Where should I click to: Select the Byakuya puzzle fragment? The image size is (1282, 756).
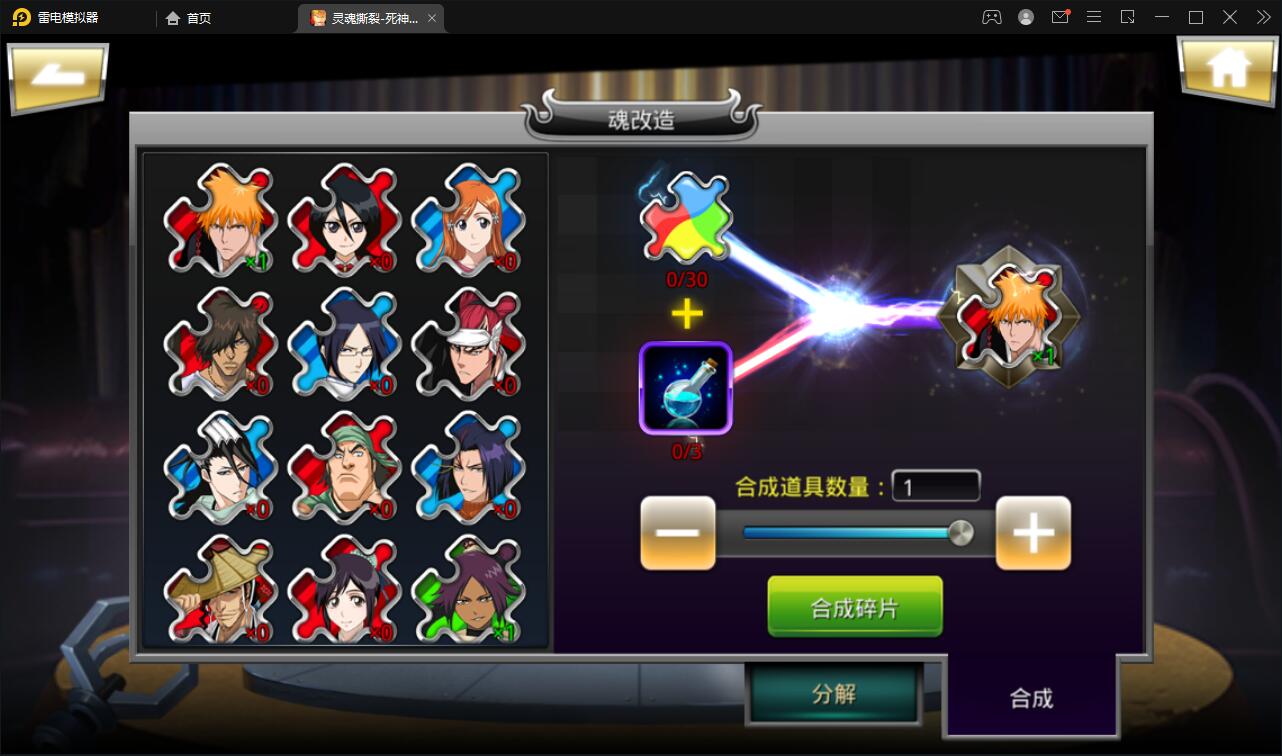(220, 468)
